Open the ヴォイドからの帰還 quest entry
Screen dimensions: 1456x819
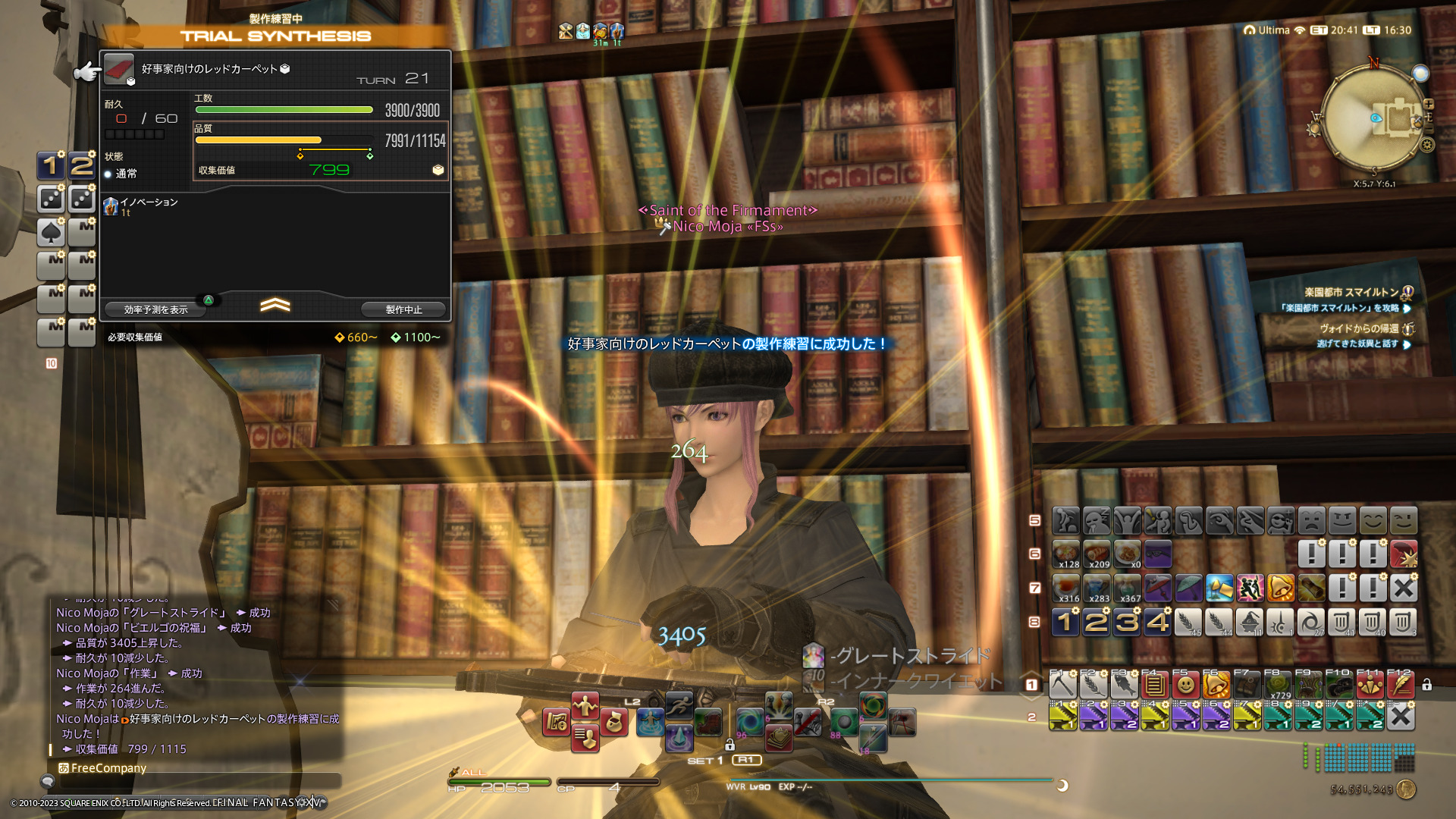click(1357, 328)
